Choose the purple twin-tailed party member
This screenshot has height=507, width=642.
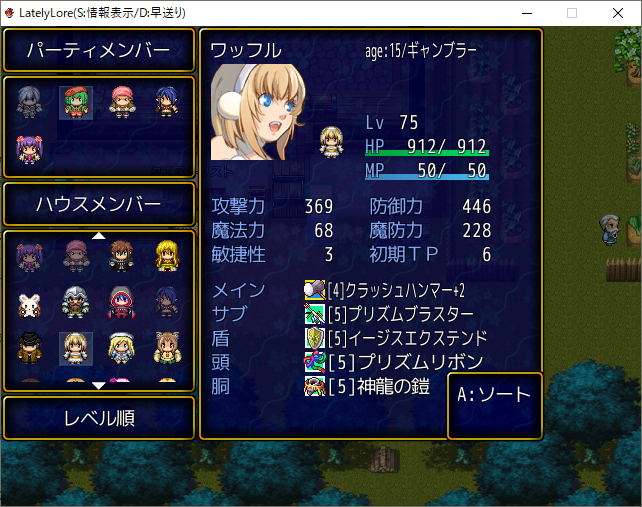(x=30, y=150)
